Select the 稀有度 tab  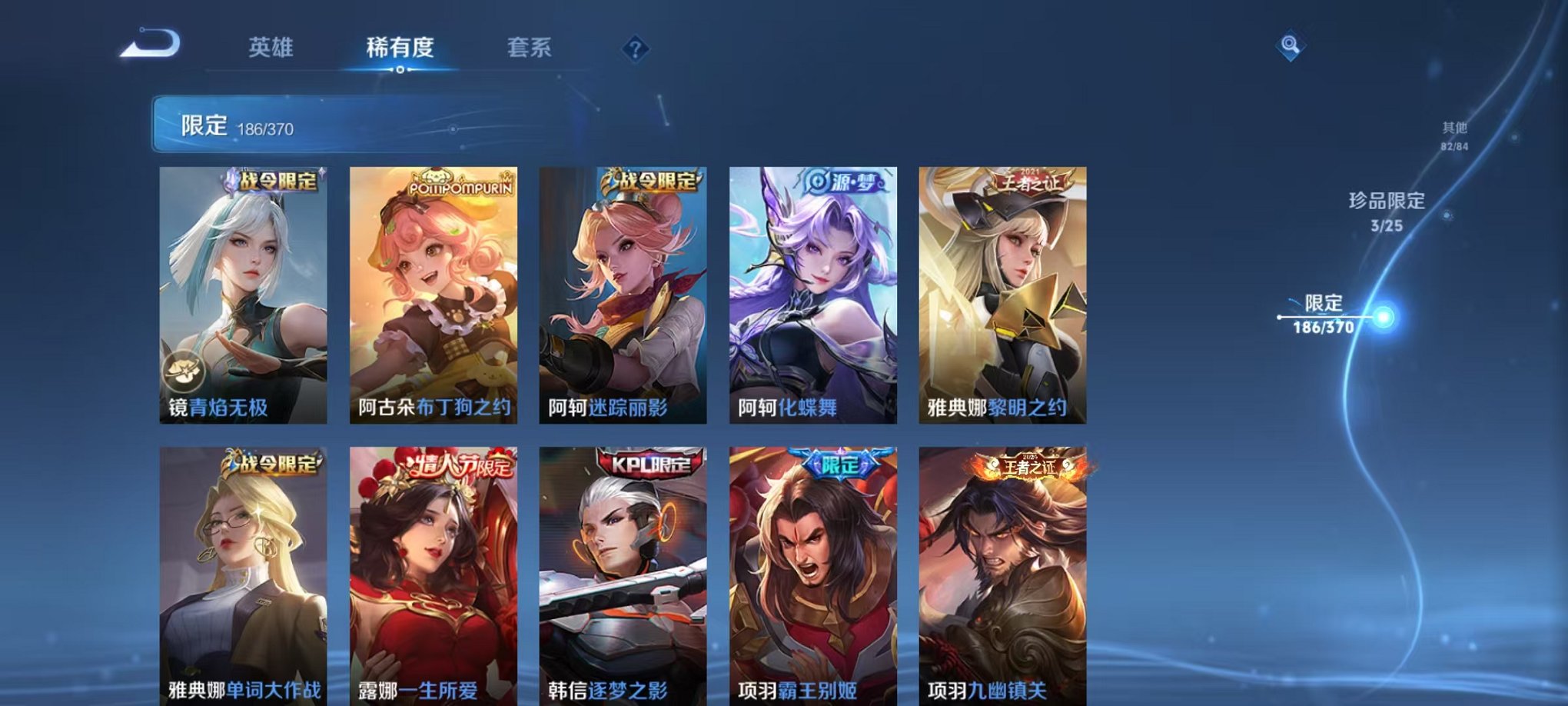click(400, 46)
